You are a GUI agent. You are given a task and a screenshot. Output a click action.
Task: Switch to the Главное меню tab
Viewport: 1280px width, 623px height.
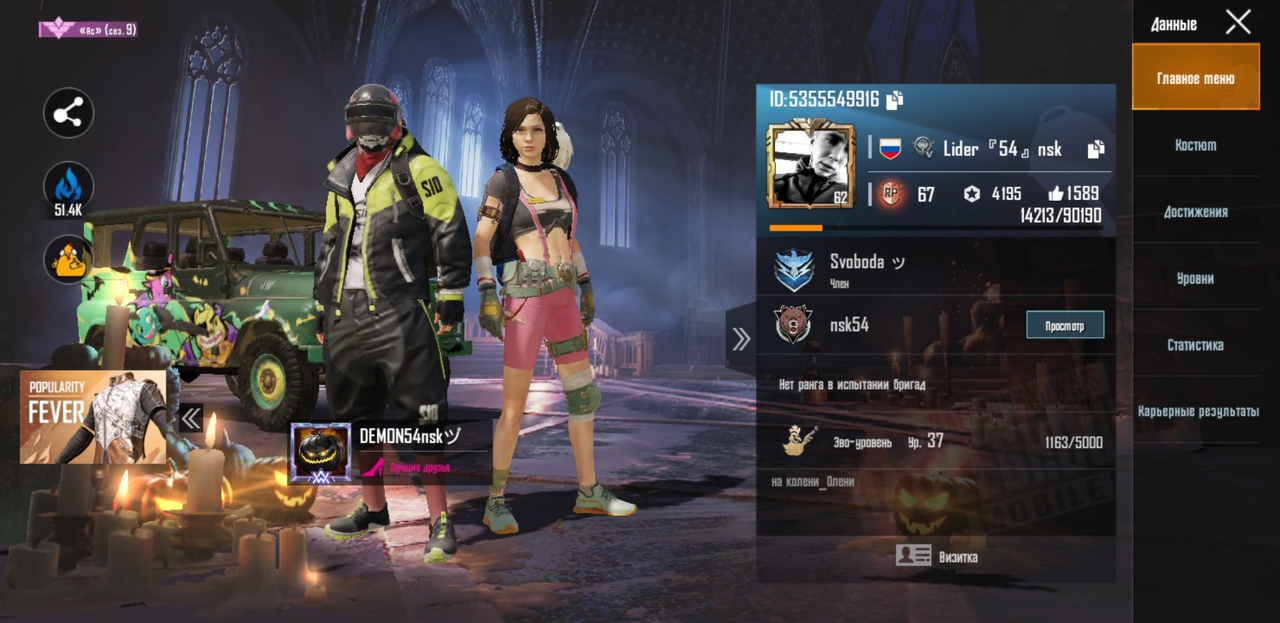(x=1195, y=78)
